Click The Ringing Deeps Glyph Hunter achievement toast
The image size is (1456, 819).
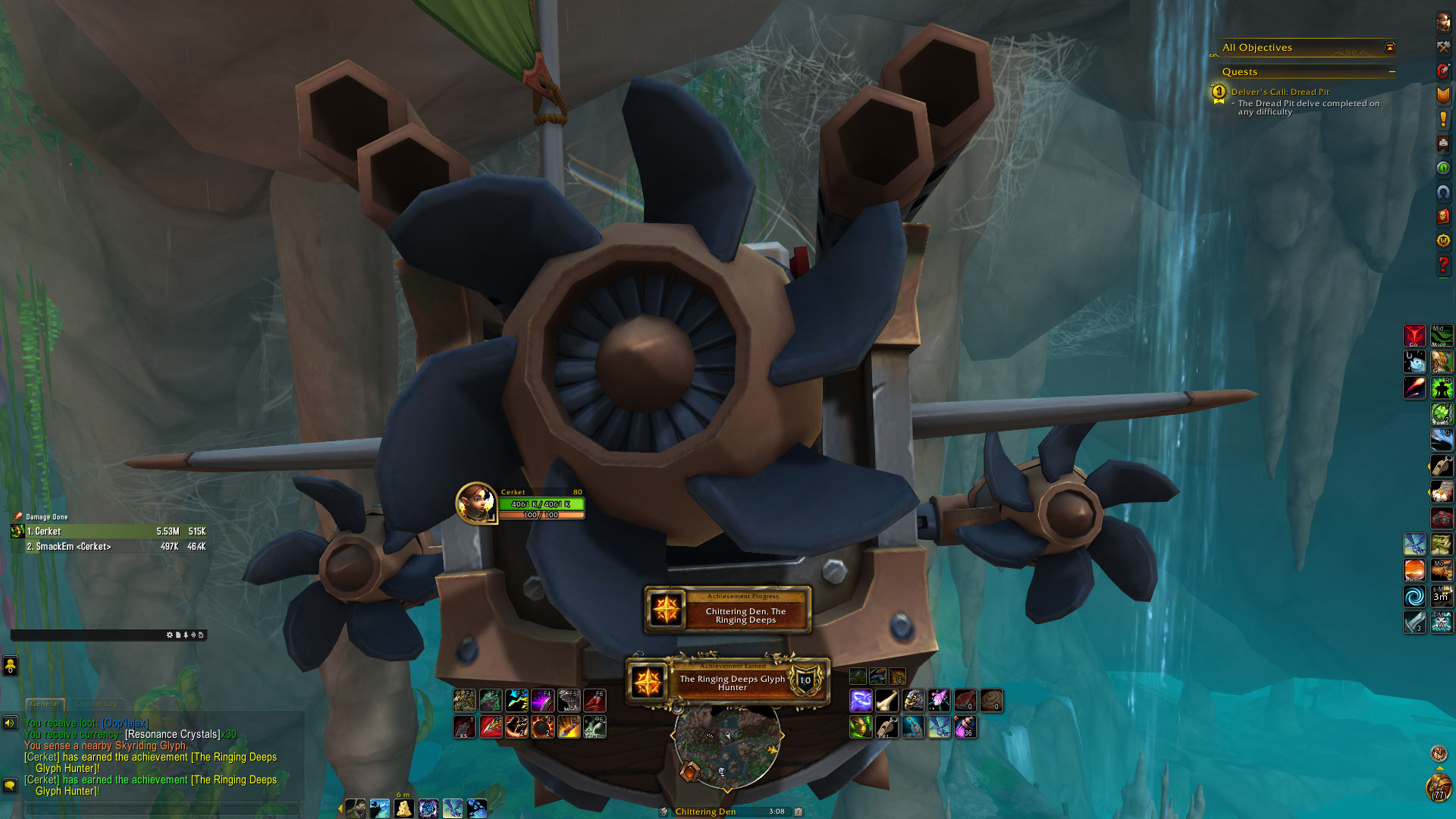click(730, 682)
